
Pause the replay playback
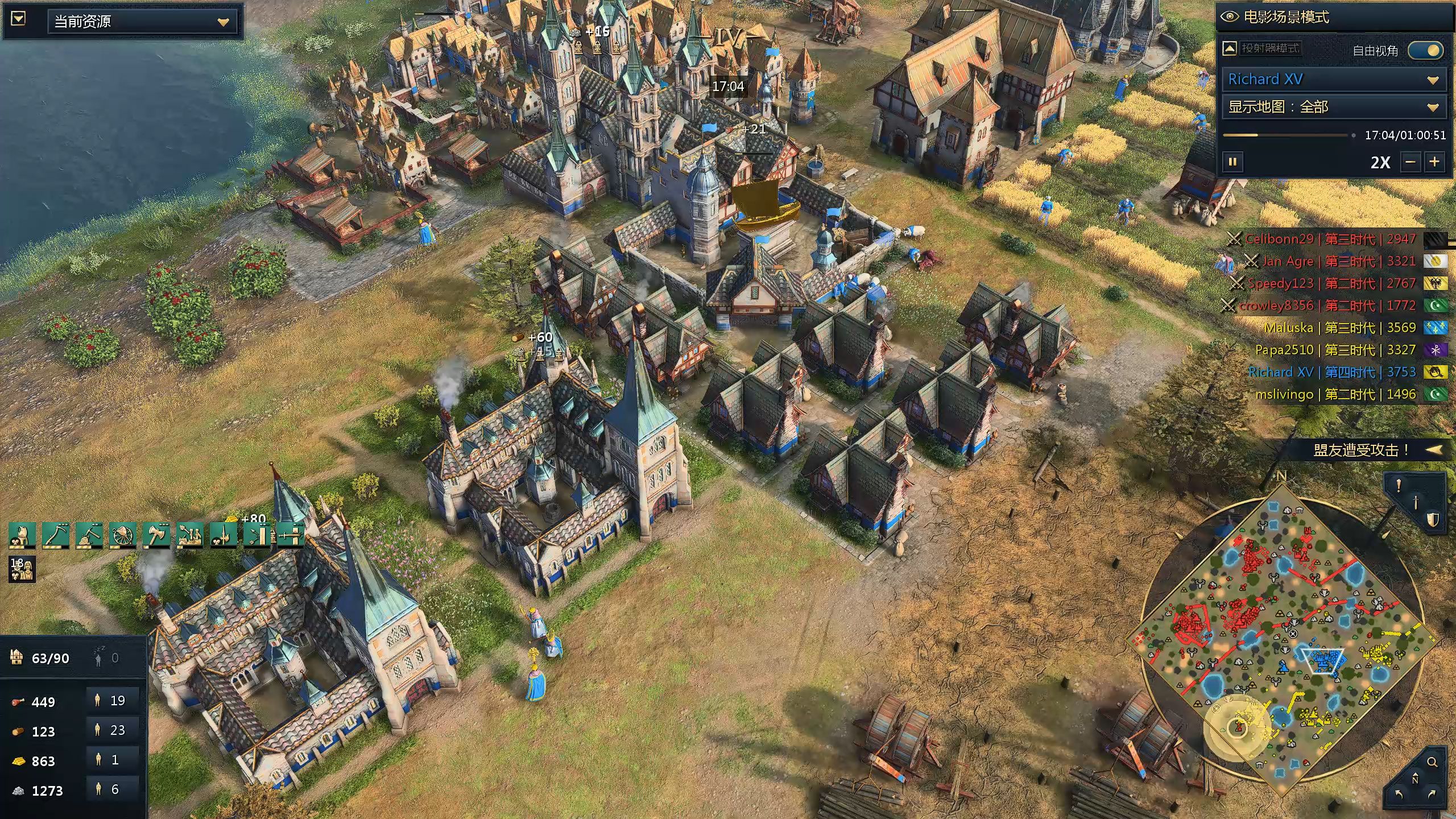click(x=1232, y=162)
